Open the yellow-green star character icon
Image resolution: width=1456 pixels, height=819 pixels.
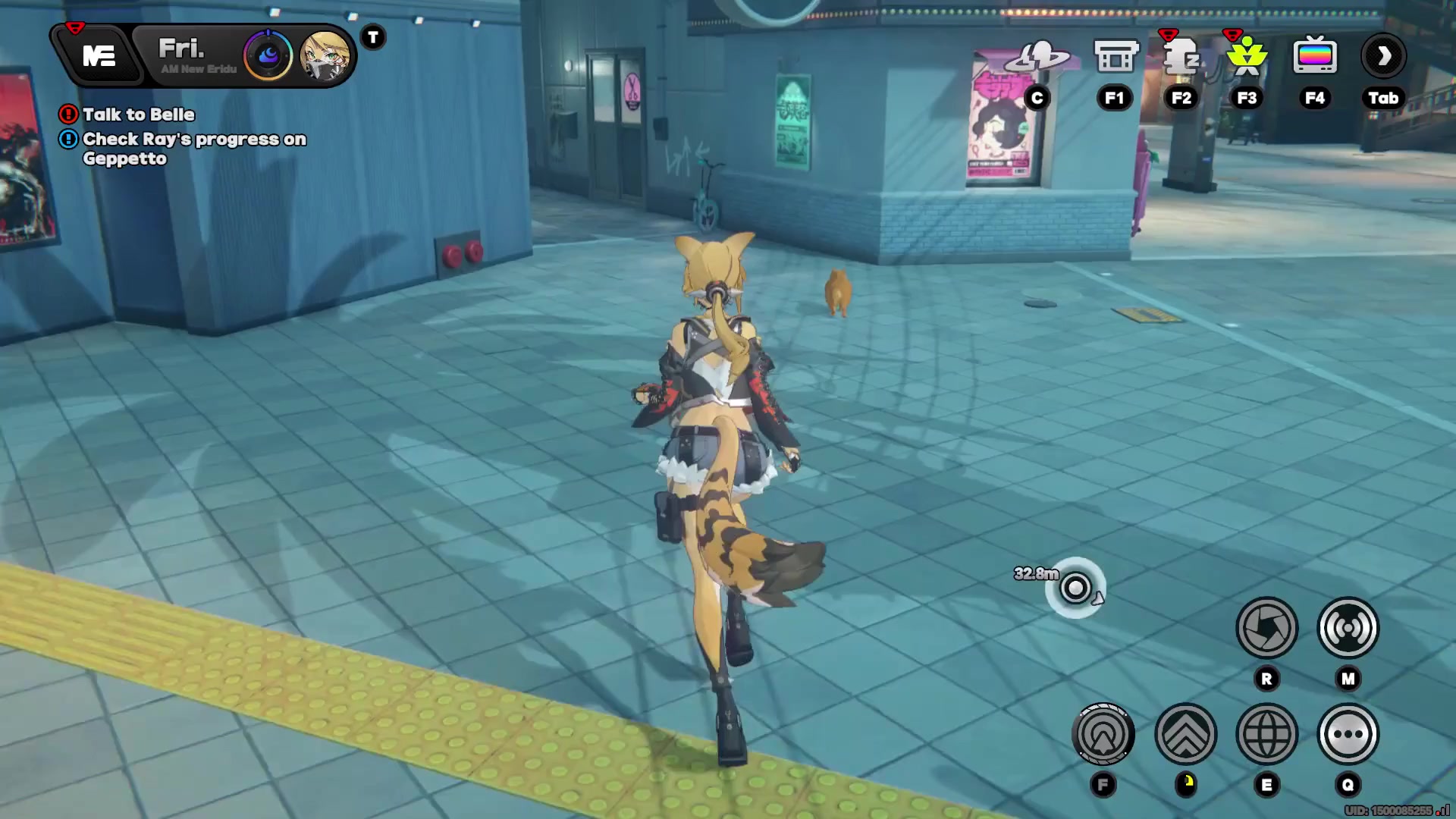point(1247,58)
